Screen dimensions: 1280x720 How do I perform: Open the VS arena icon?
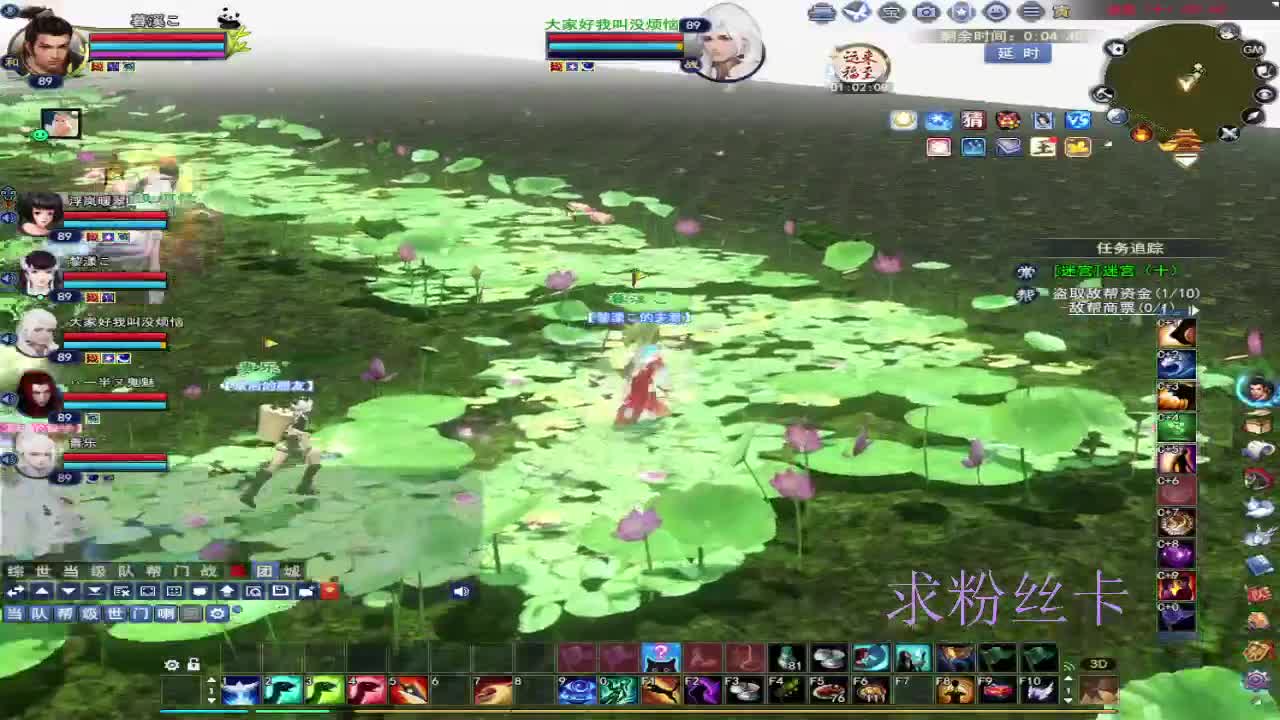(x=1078, y=121)
